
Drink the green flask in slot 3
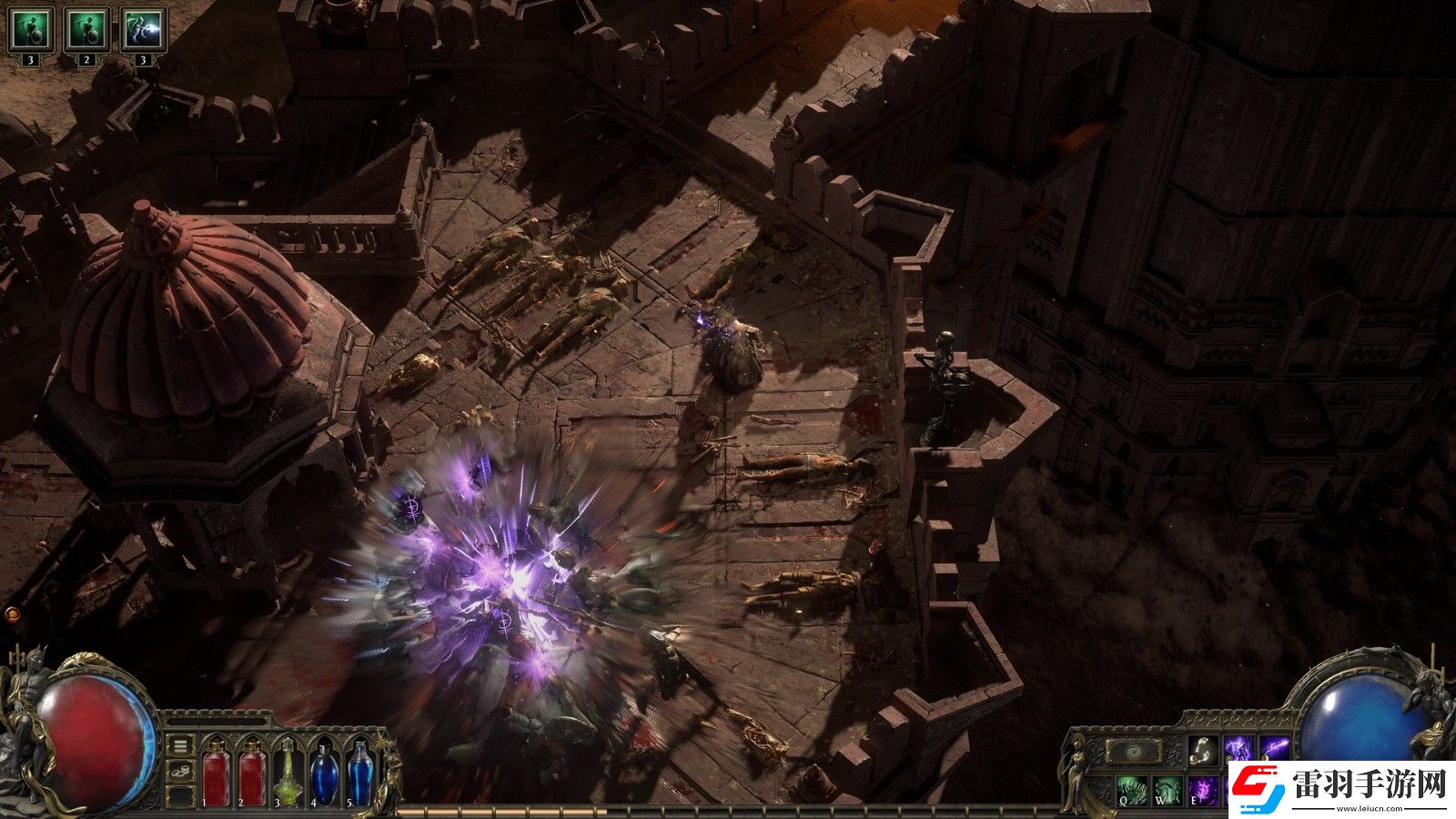(x=288, y=773)
